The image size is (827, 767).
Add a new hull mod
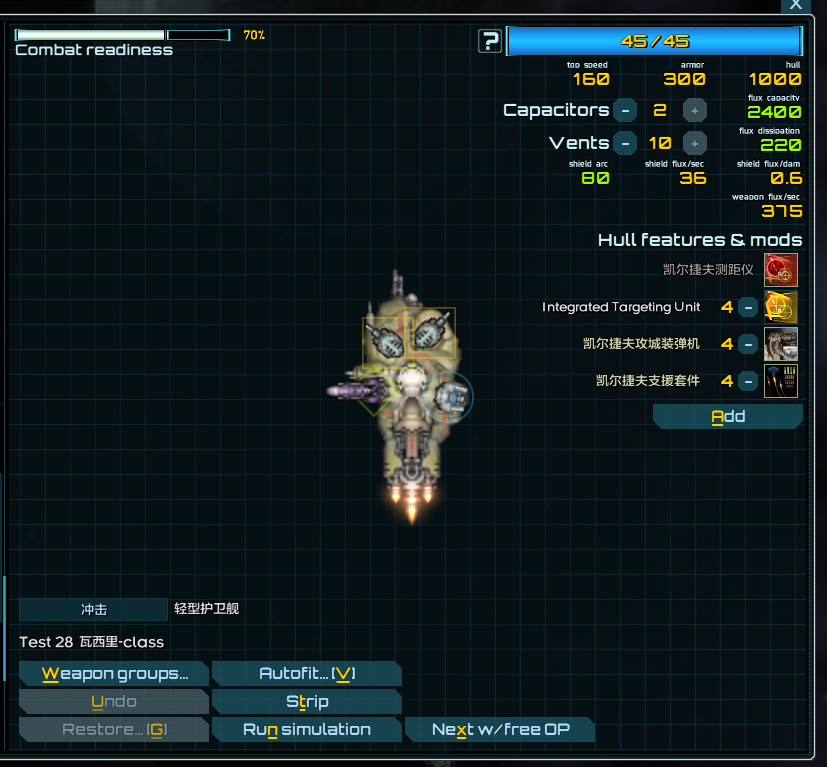pos(728,417)
